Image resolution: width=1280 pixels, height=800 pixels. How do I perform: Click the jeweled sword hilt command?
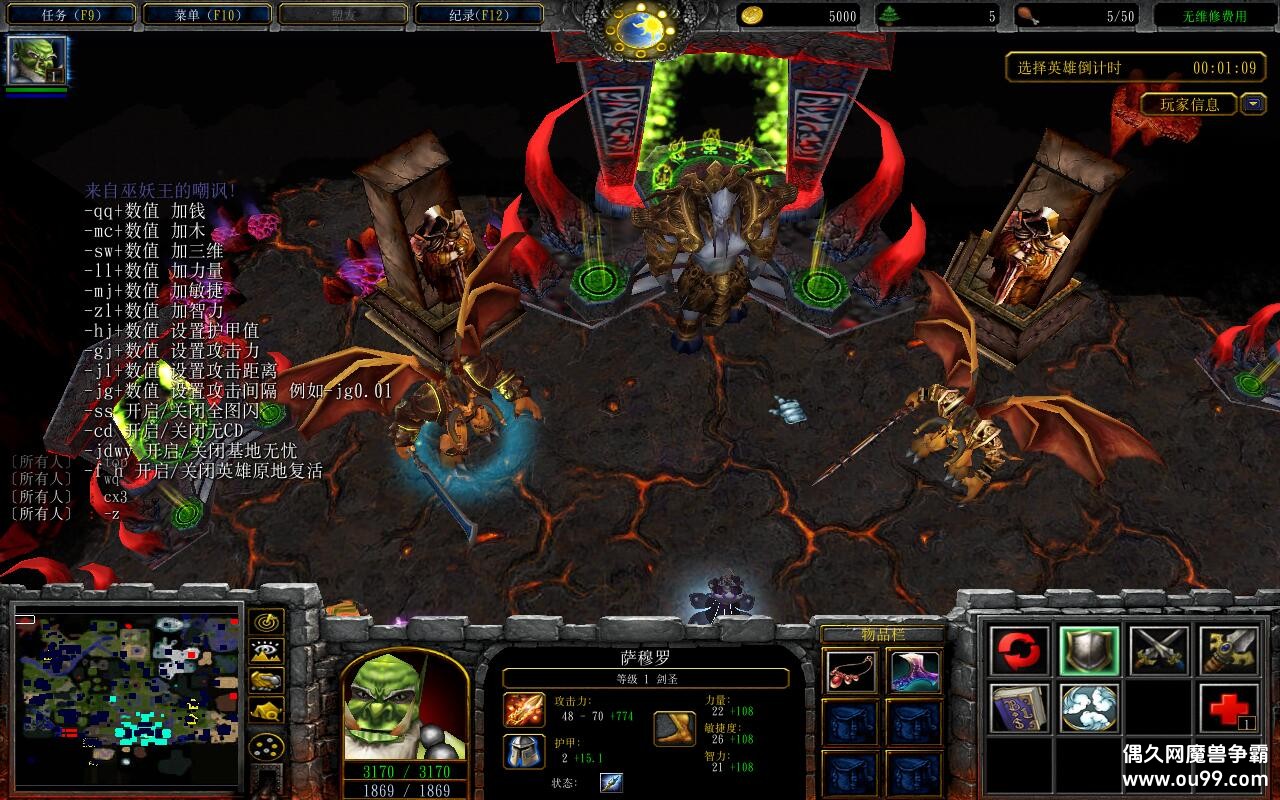(1228, 651)
